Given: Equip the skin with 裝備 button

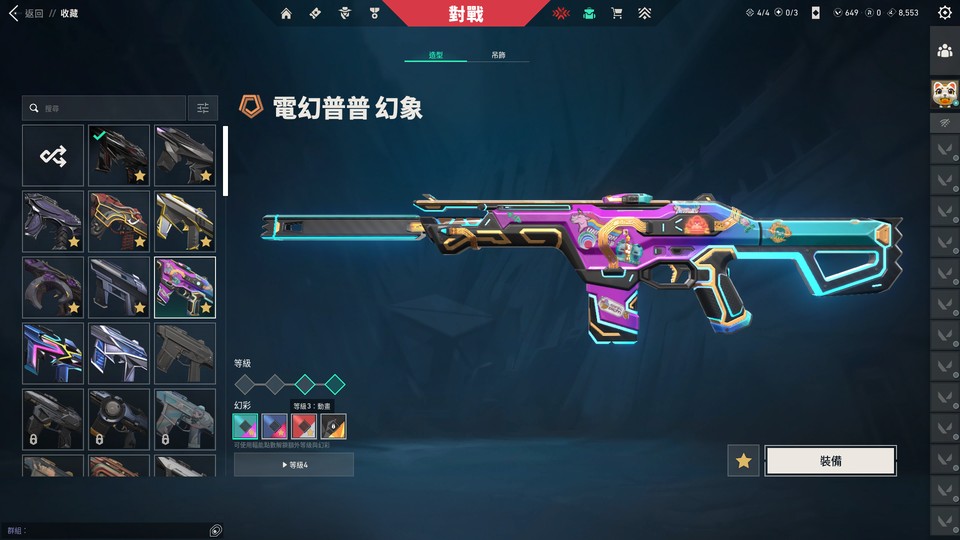Looking at the screenshot, I should [x=830, y=460].
